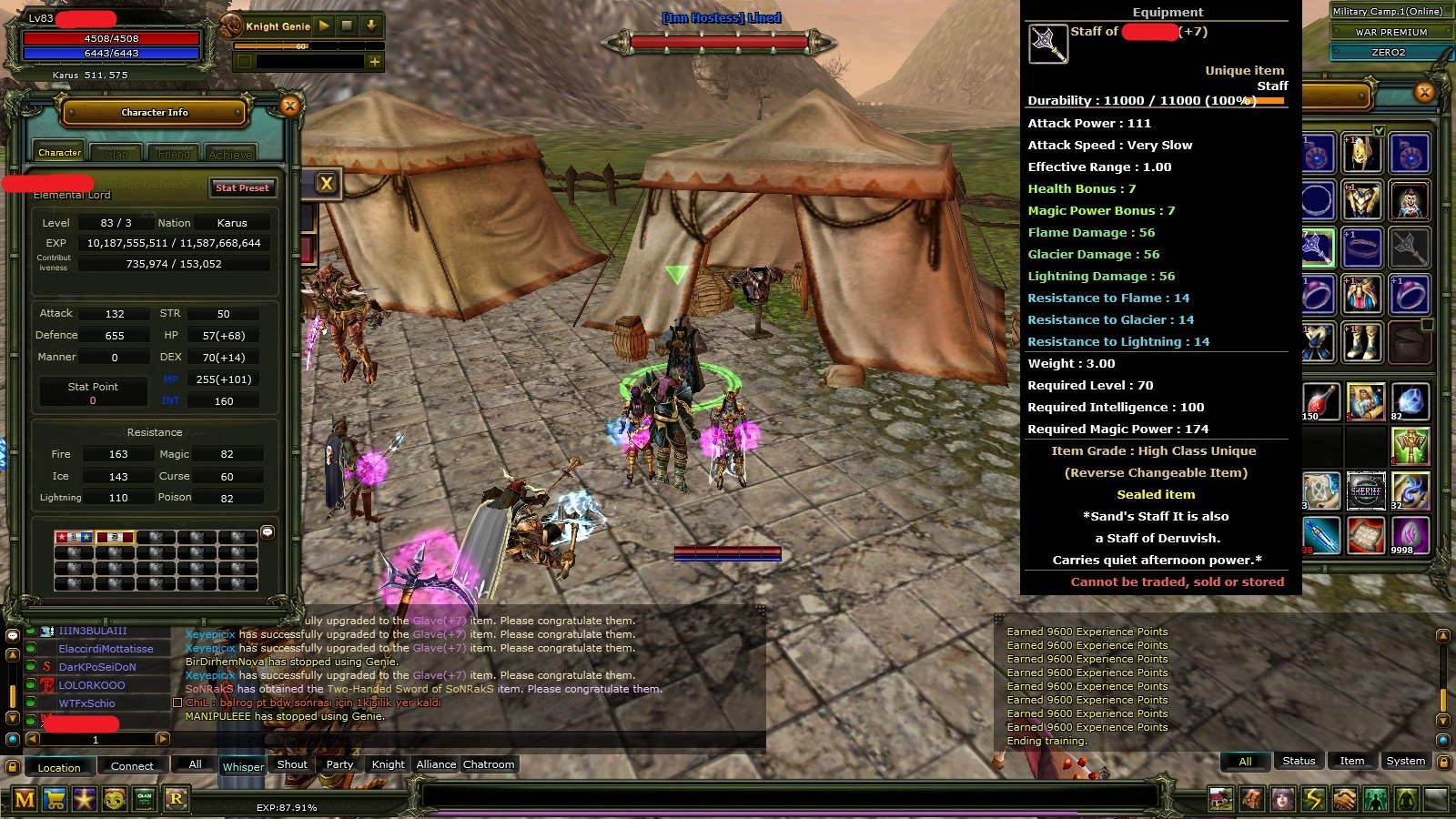This screenshot has width=1456, height=819.
Task: Open the Friend tab
Action: coord(174,154)
